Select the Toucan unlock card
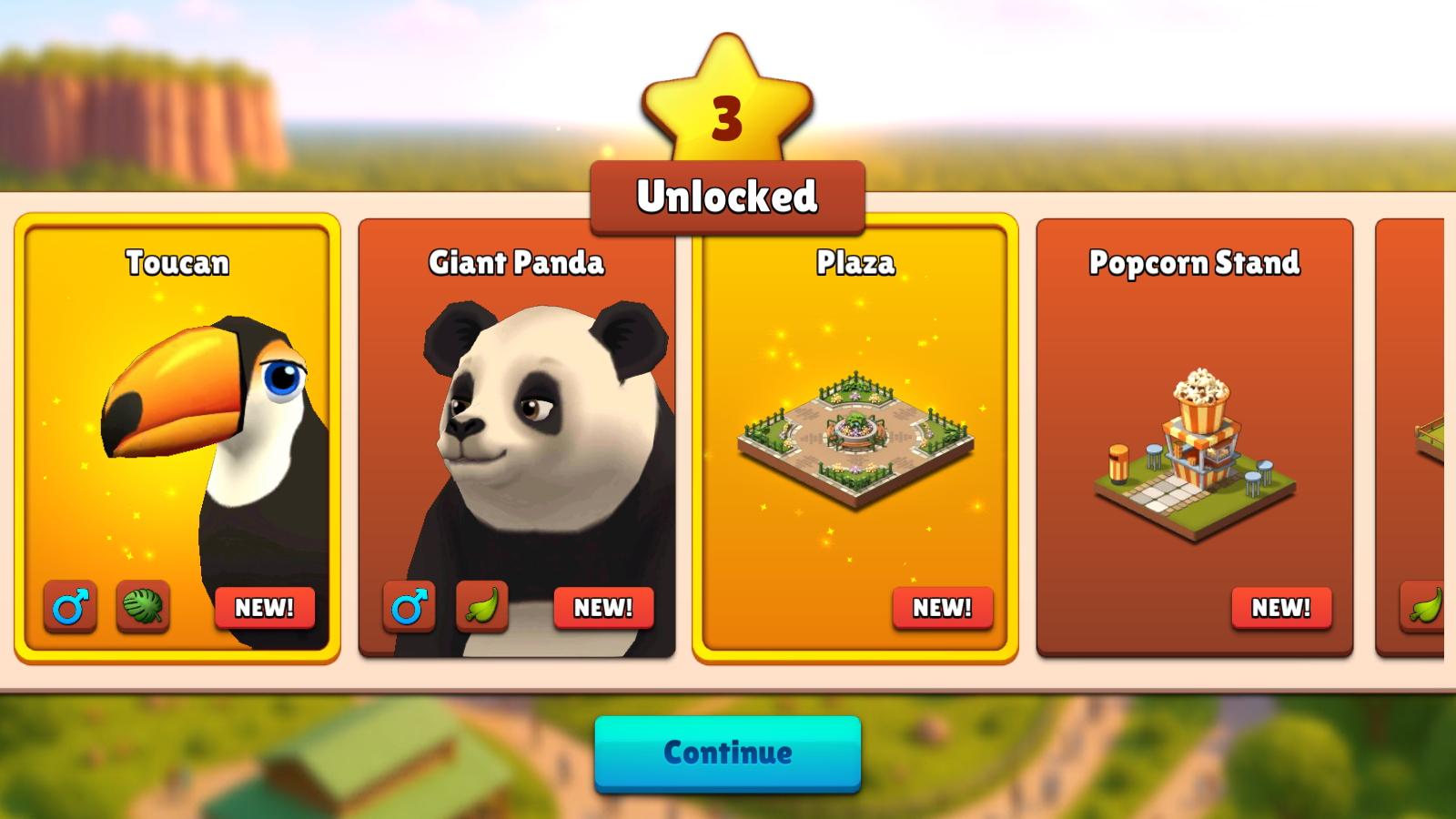 (x=177, y=437)
